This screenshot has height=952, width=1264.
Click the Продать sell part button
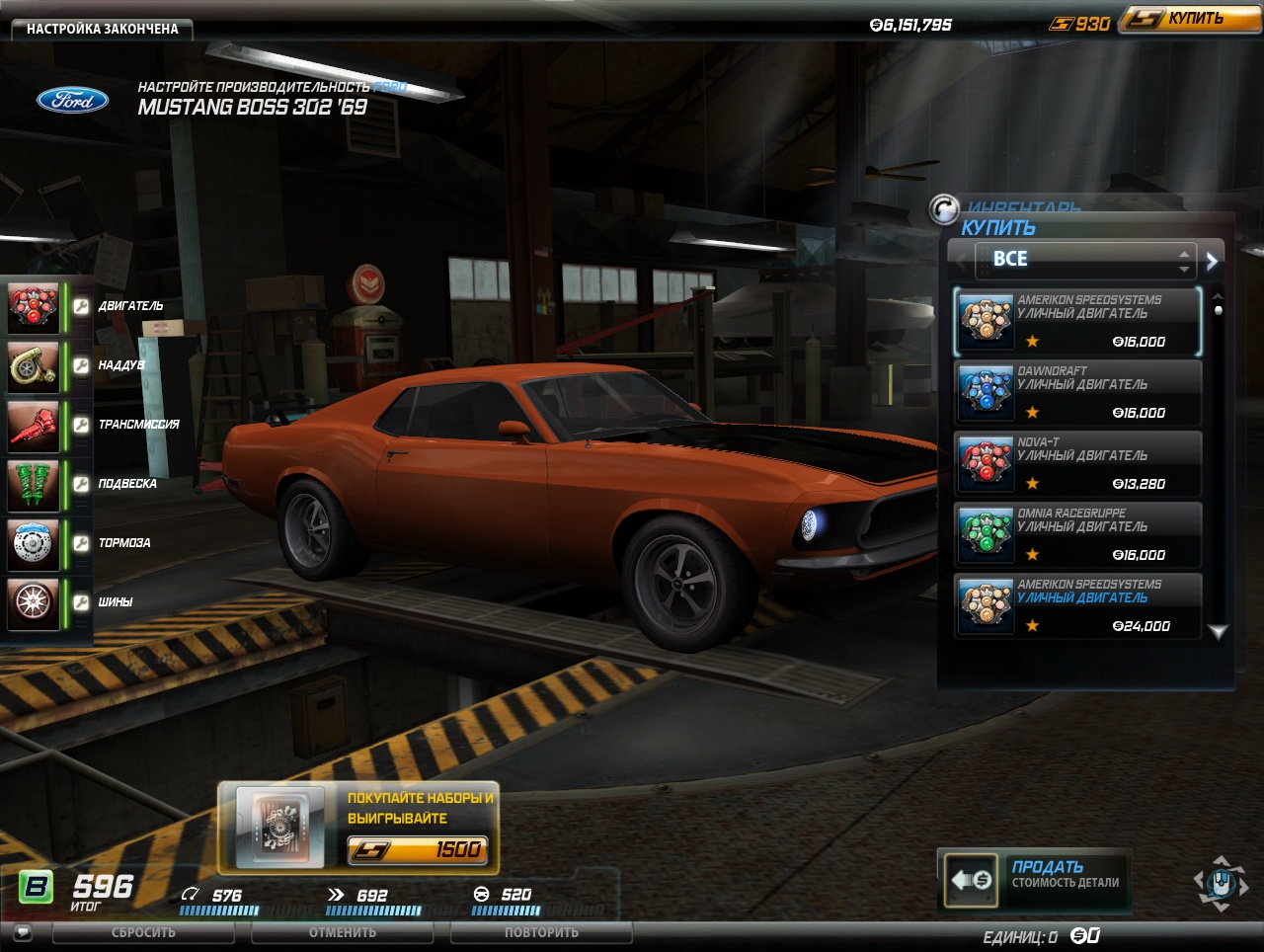point(1034,877)
